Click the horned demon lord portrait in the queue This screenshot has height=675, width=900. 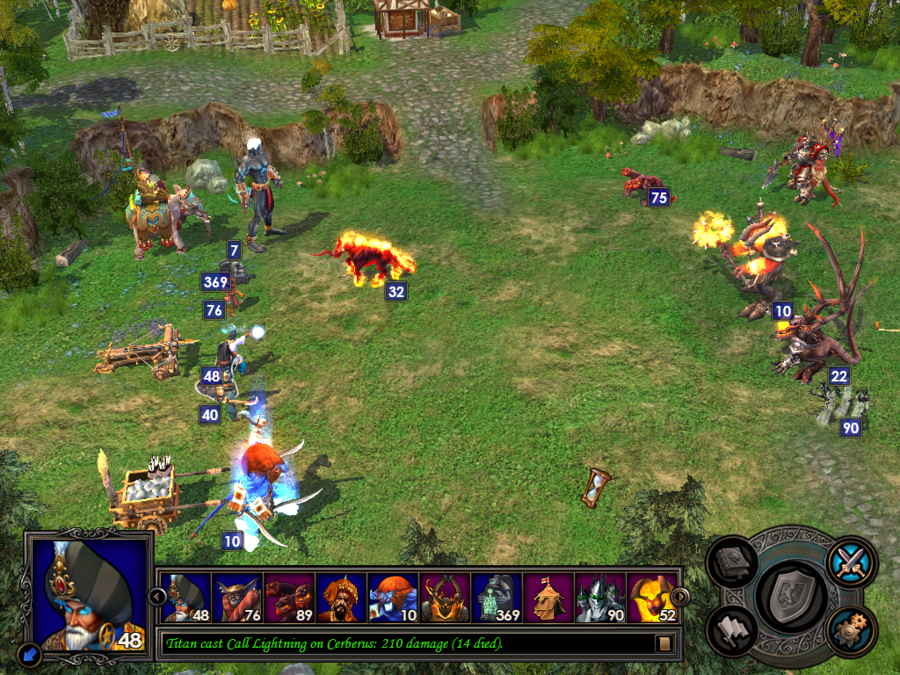click(445, 597)
